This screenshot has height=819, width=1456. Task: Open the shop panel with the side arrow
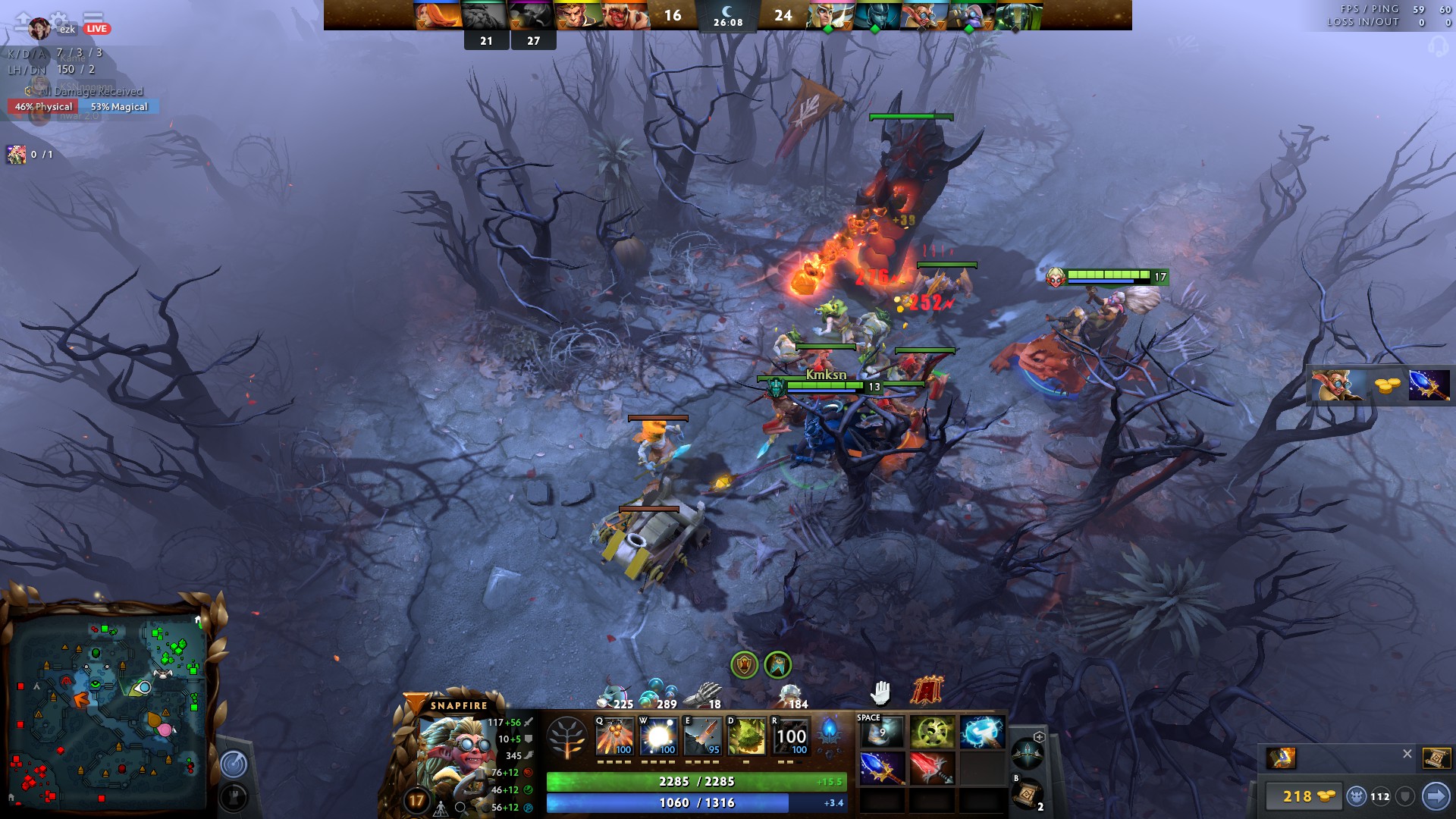click(1437, 797)
